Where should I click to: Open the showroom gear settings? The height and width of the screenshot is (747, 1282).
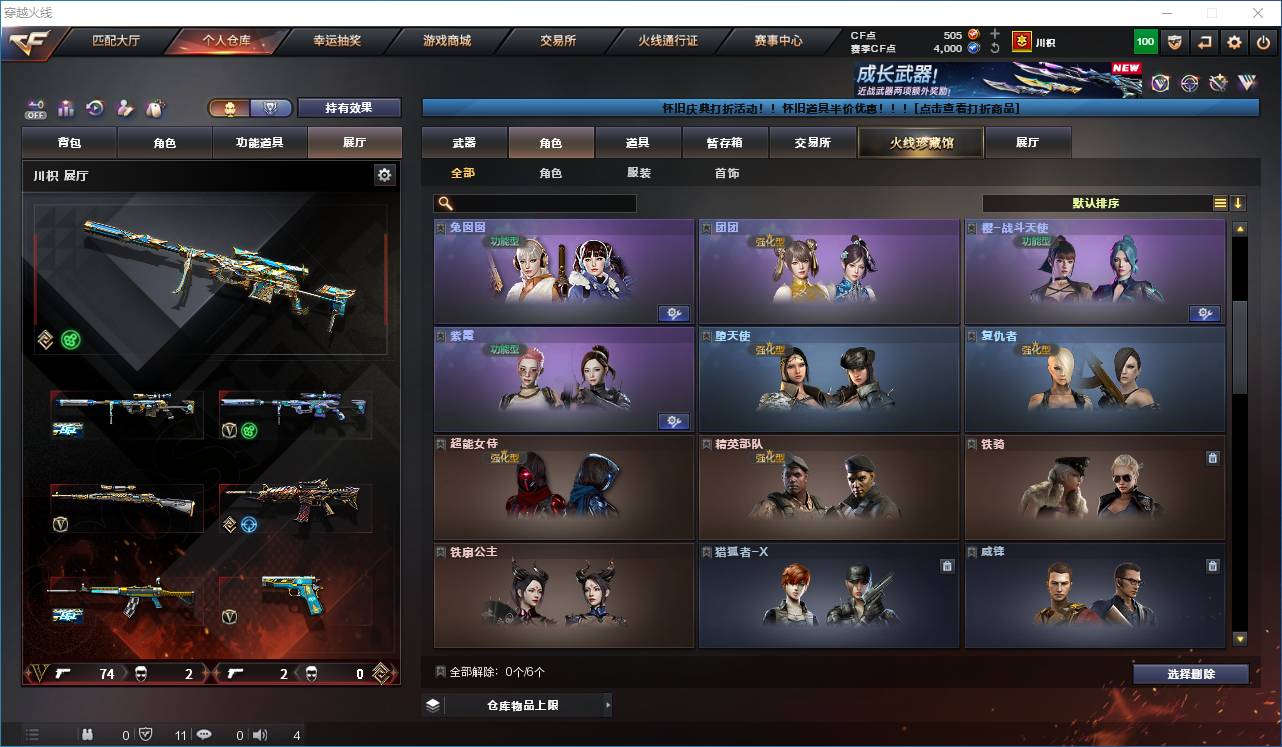pyautogui.click(x=384, y=175)
